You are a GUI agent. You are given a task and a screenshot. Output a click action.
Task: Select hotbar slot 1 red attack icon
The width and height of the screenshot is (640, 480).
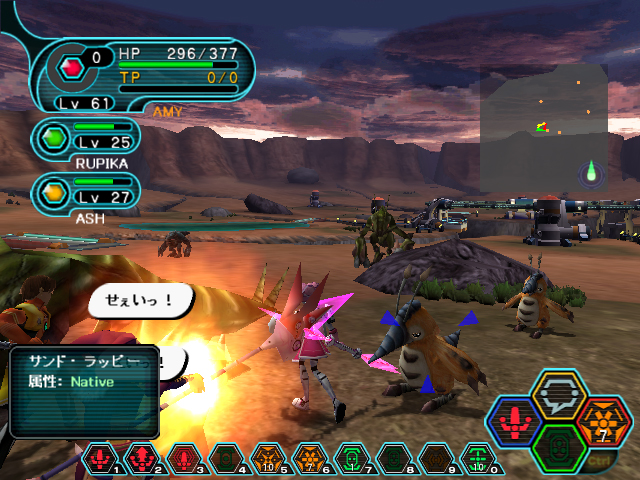click(102, 459)
